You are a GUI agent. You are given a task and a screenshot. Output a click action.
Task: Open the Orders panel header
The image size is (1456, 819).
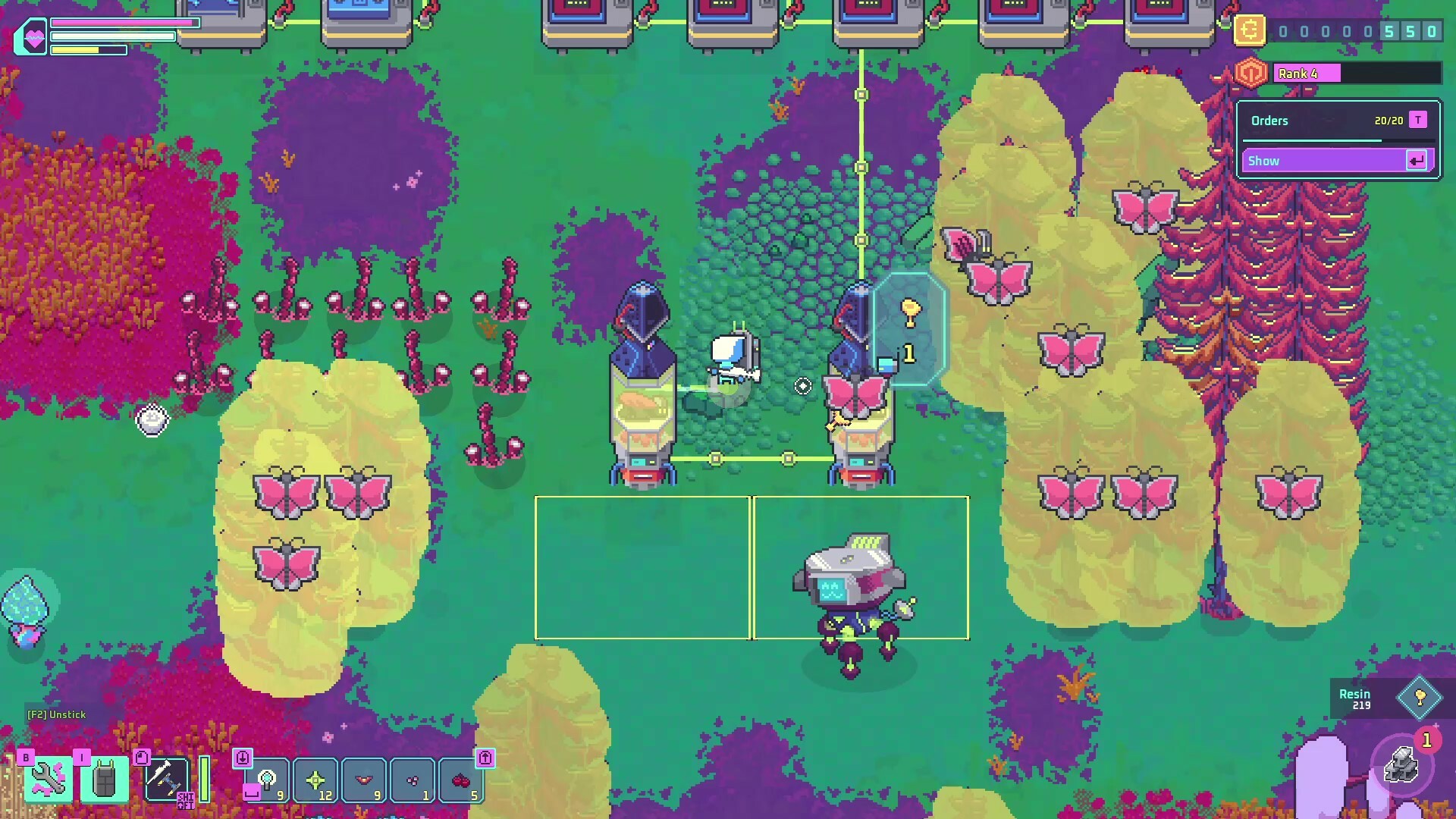tap(1270, 120)
